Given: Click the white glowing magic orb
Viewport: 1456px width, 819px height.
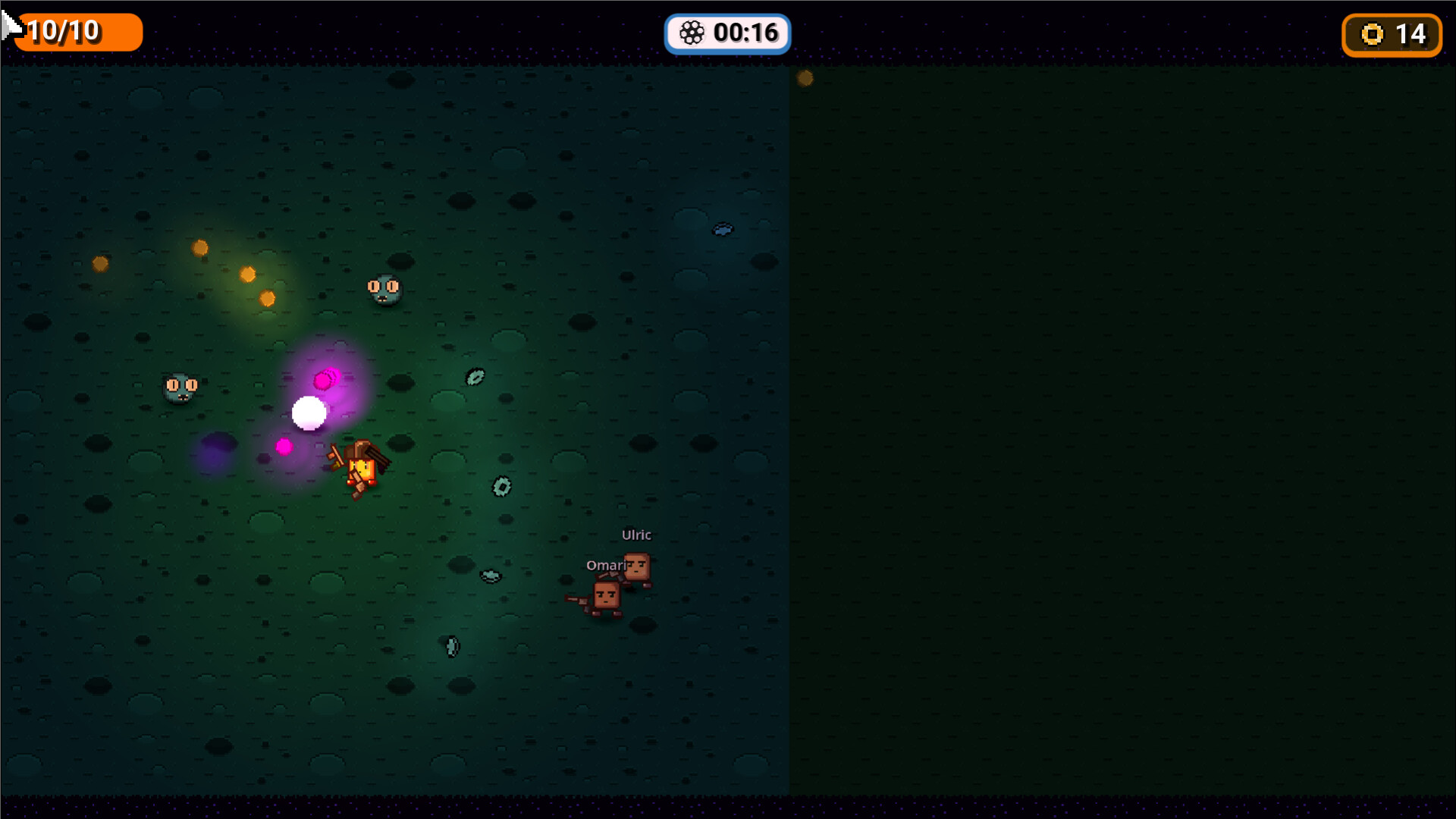Looking at the screenshot, I should [x=308, y=412].
